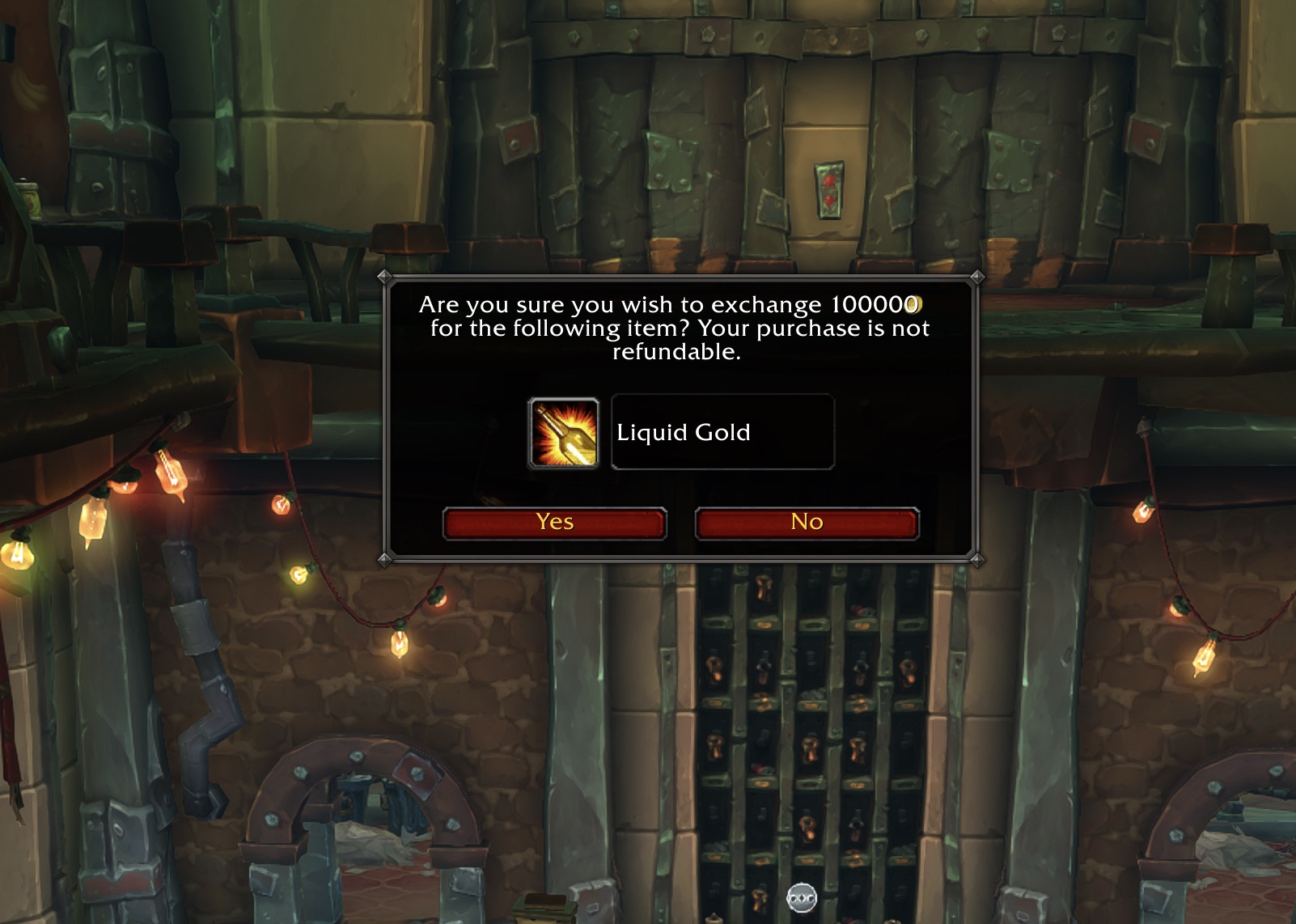This screenshot has width=1296, height=924.
Task: Select the refundable warning text line
Action: 676,351
